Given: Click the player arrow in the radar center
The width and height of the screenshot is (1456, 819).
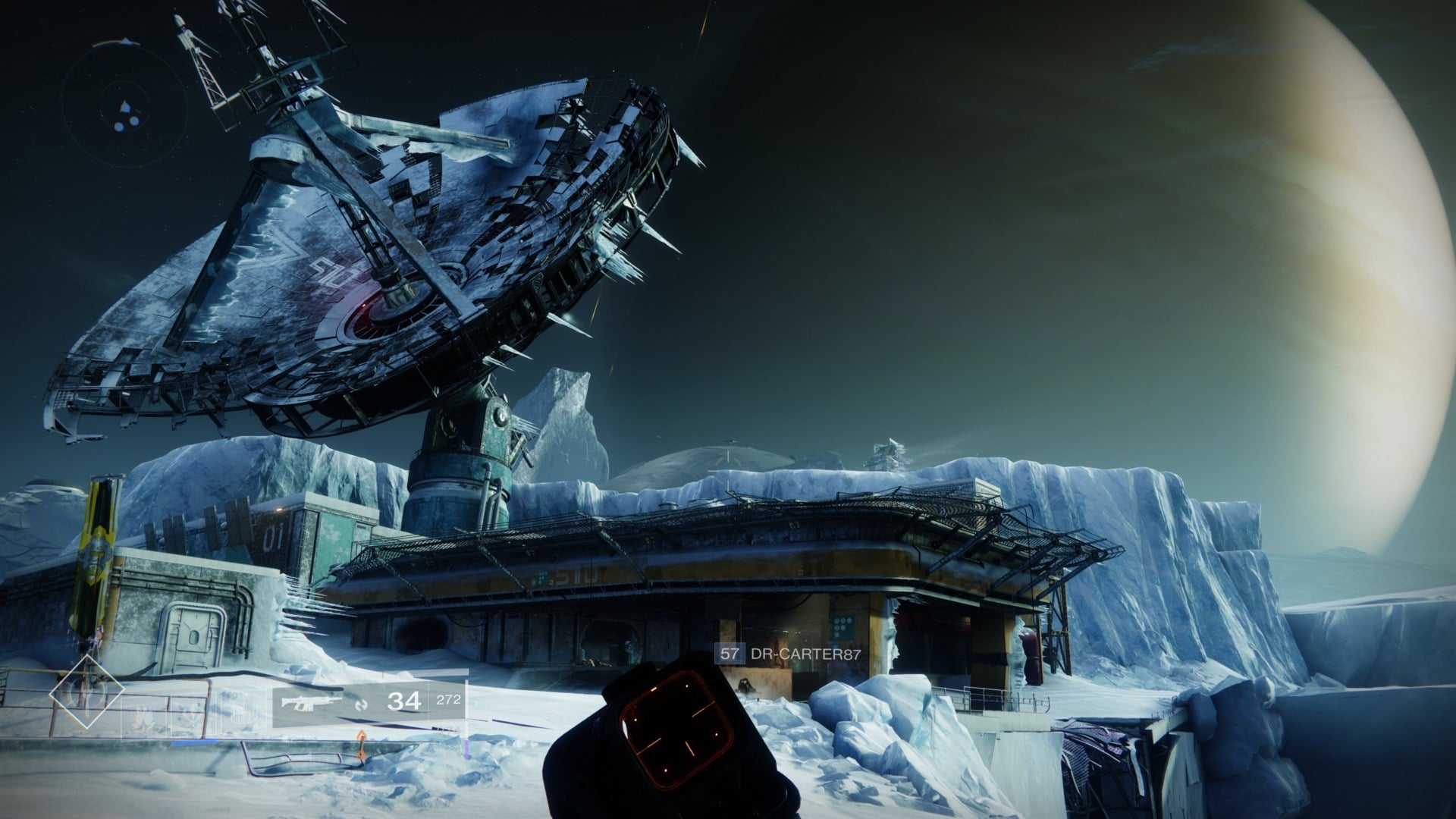Looking at the screenshot, I should [x=124, y=106].
